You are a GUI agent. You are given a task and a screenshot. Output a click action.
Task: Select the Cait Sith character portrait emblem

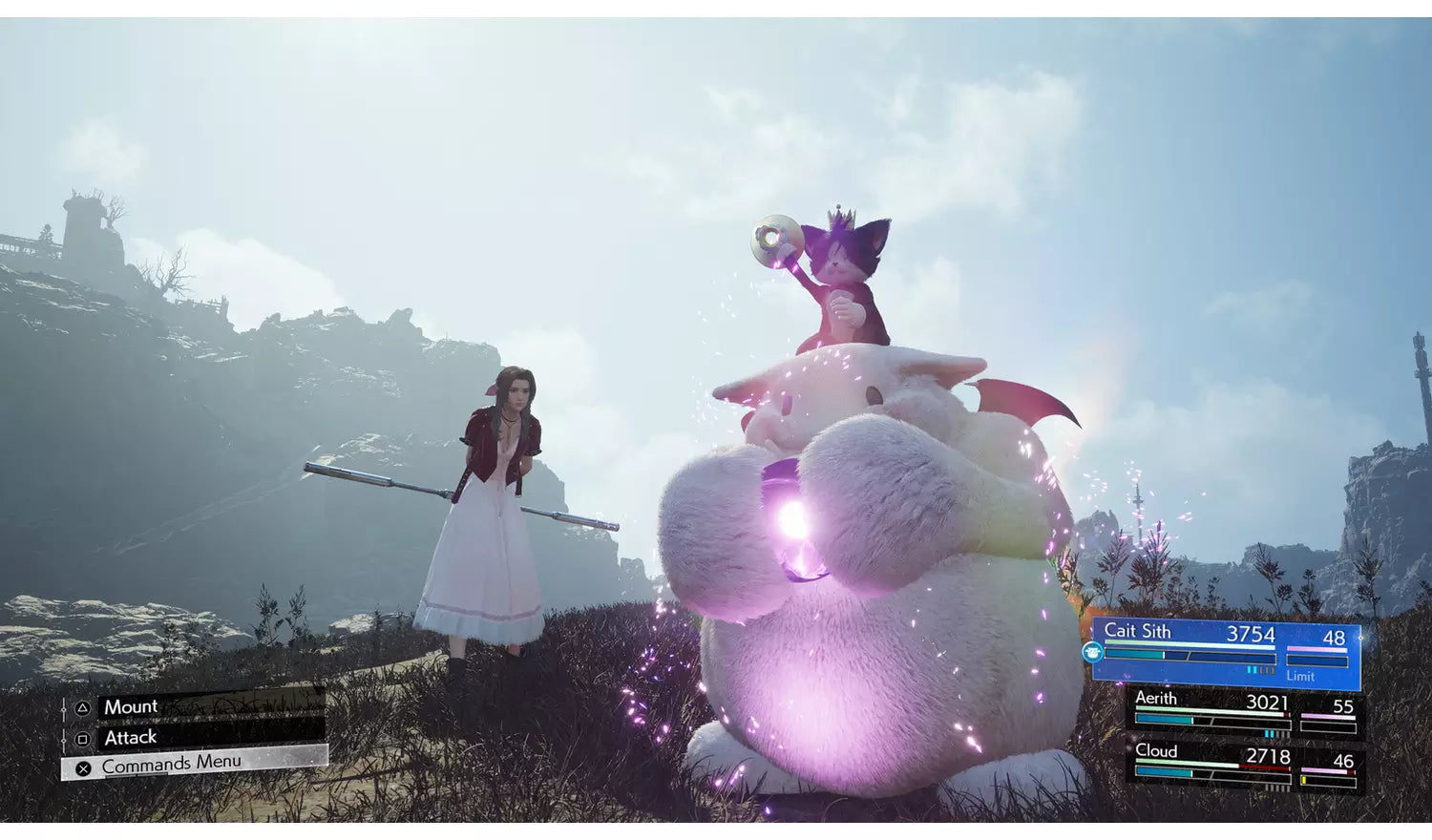click(x=1092, y=652)
